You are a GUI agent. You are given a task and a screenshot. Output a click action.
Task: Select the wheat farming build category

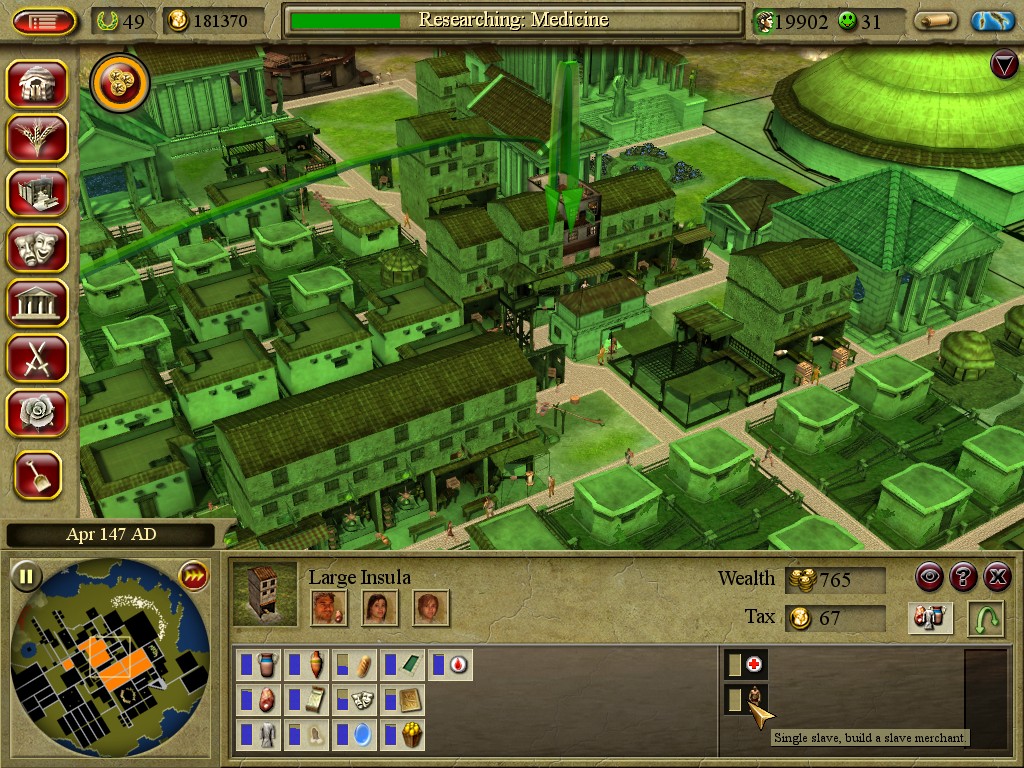(x=38, y=138)
